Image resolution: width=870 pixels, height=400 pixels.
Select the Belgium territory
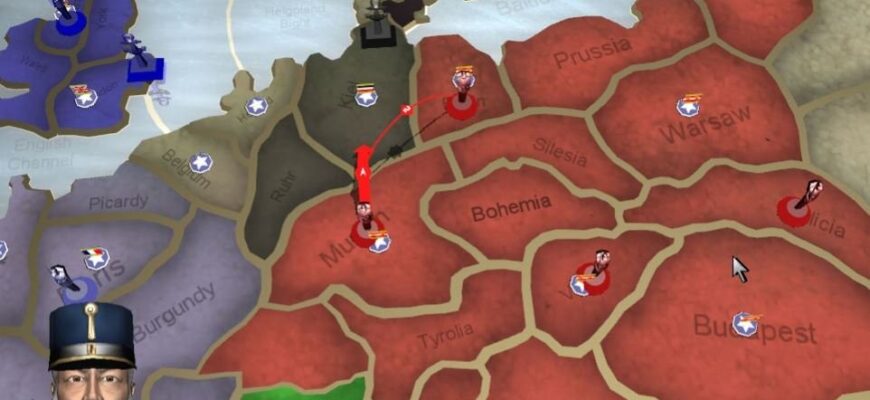point(186,170)
